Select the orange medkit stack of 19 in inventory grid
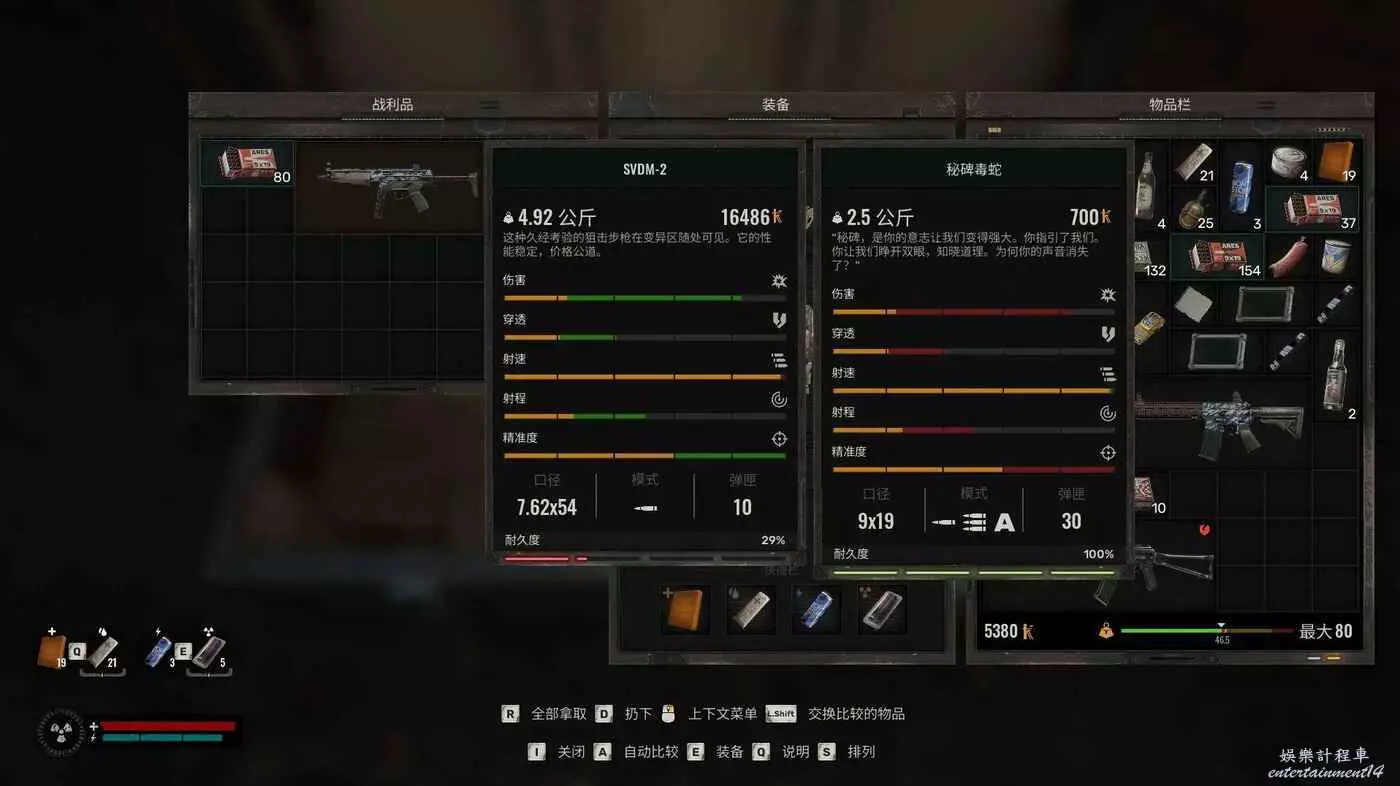Viewport: 1400px width, 786px height. coord(1336,161)
